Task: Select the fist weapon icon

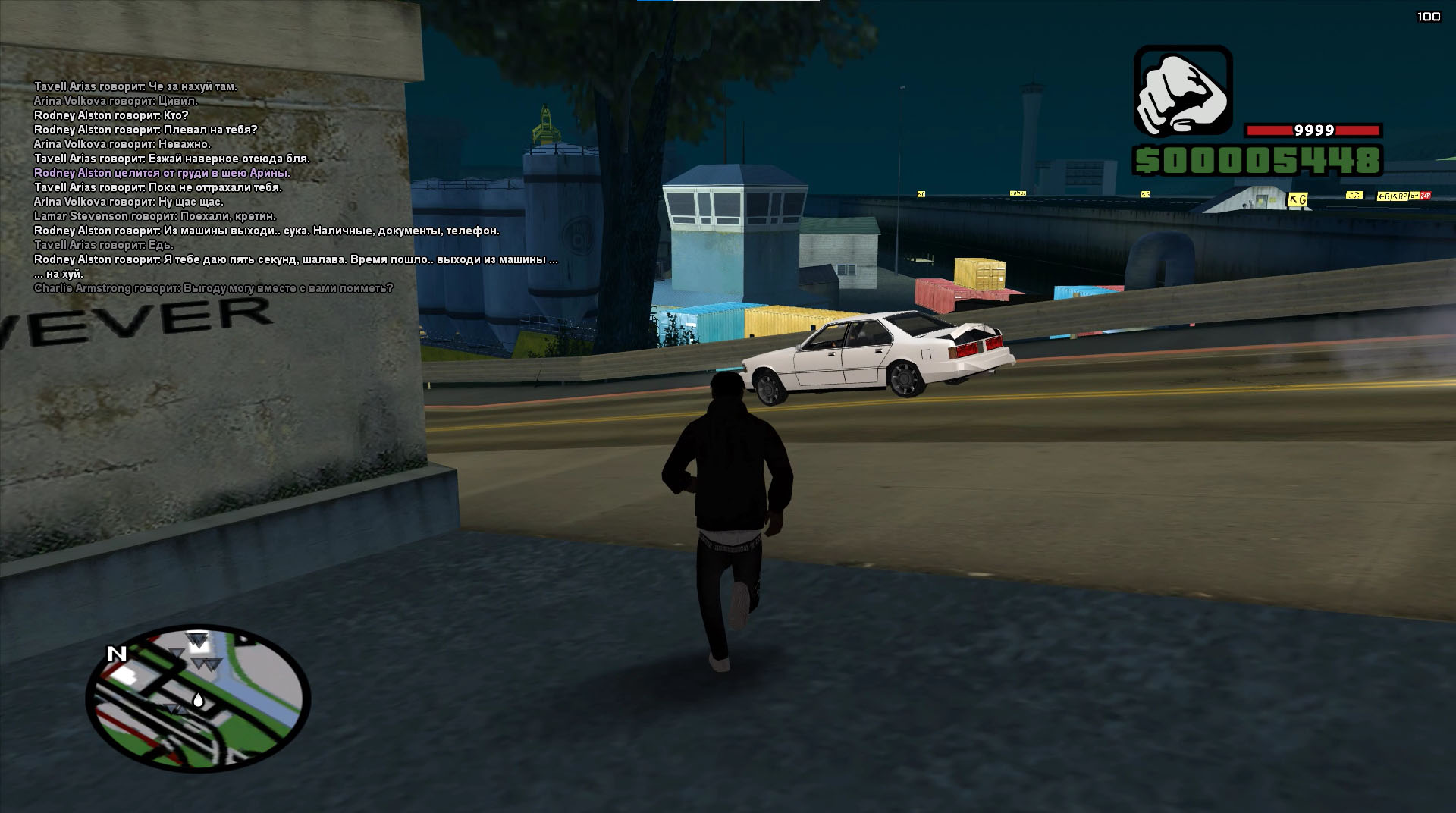Action: tap(1182, 90)
